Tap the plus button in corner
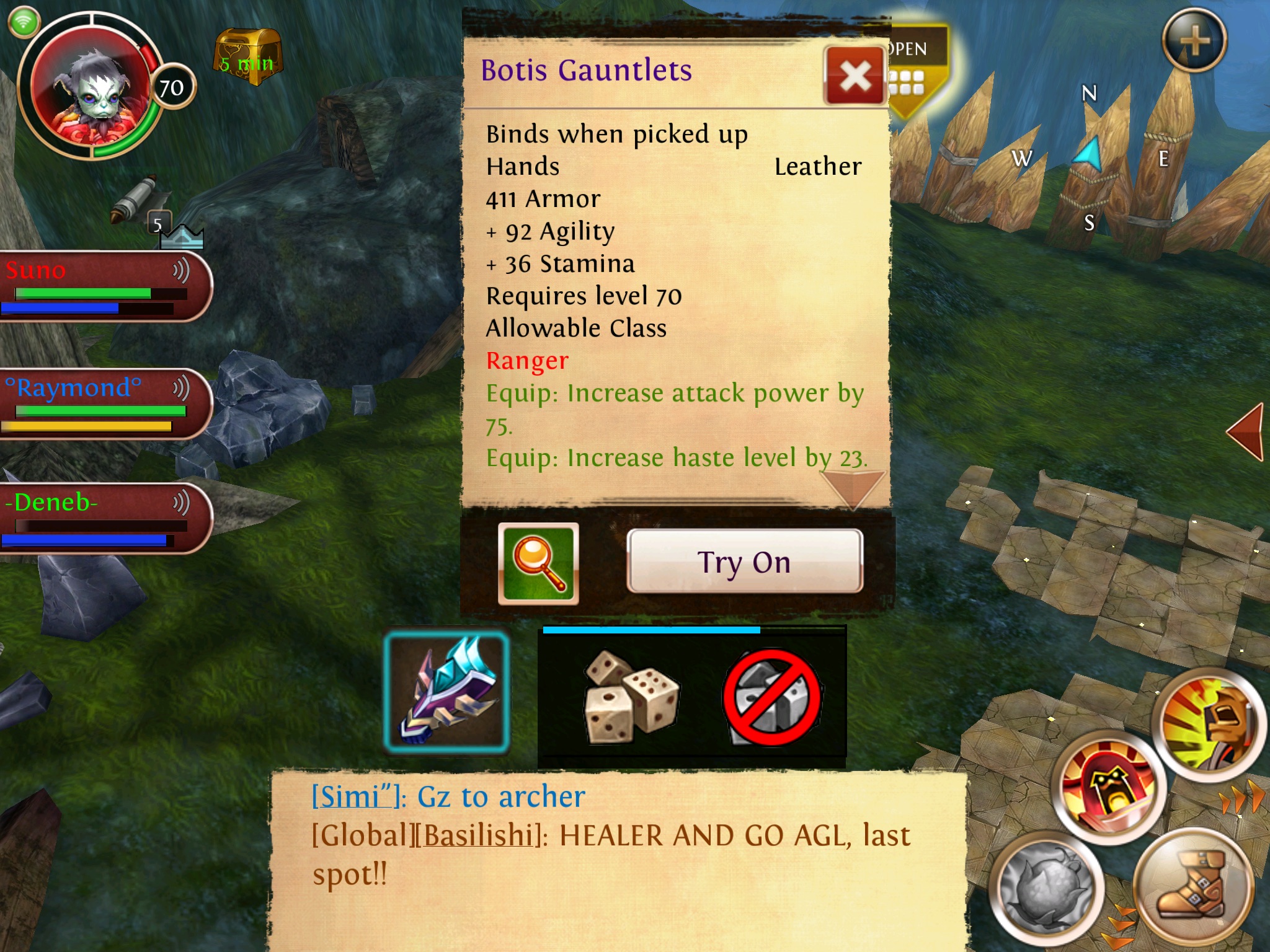The image size is (1270, 952). point(1194,41)
